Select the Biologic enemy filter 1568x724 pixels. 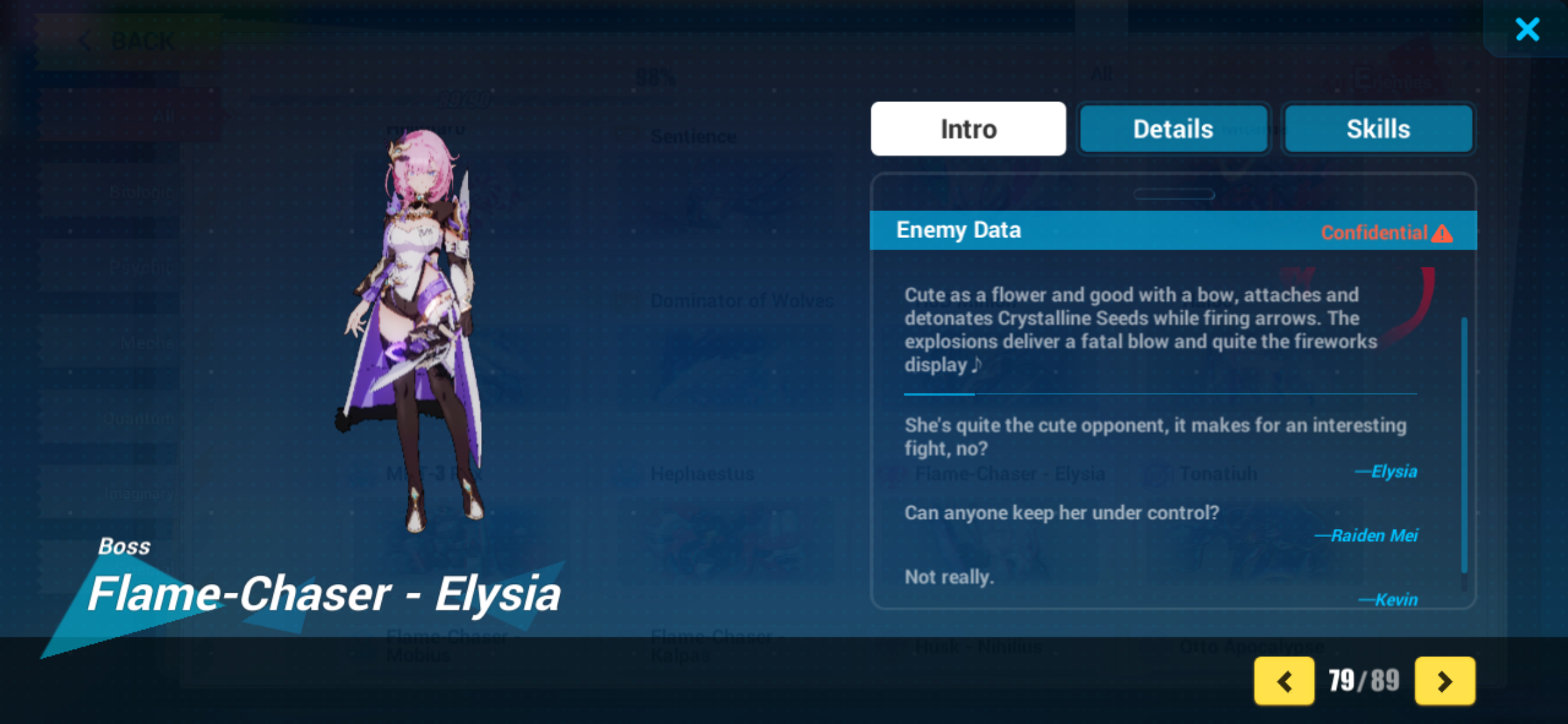pyautogui.click(x=141, y=192)
